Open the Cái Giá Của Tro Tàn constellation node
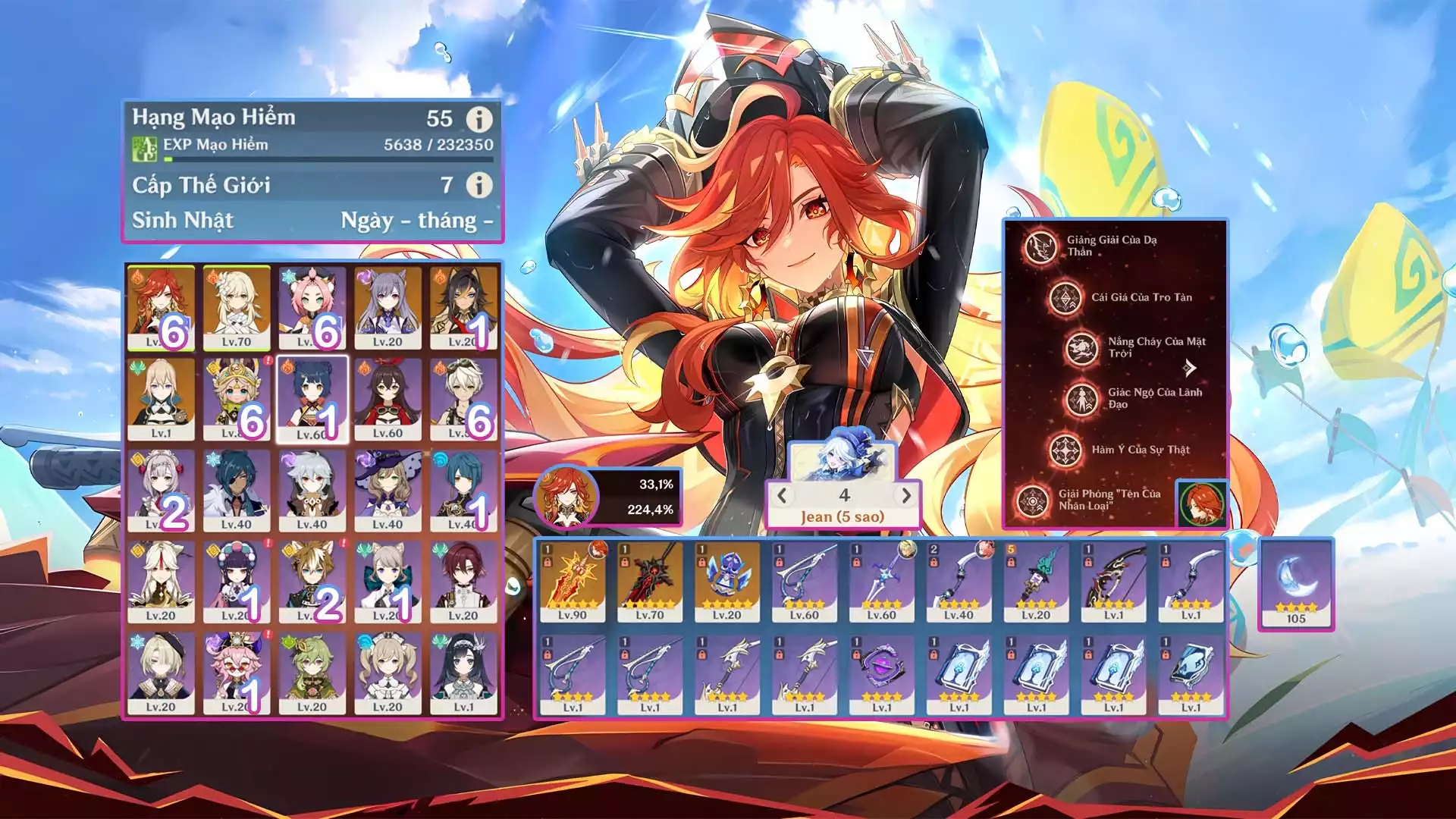This screenshot has width=1456, height=819. pos(1065,298)
